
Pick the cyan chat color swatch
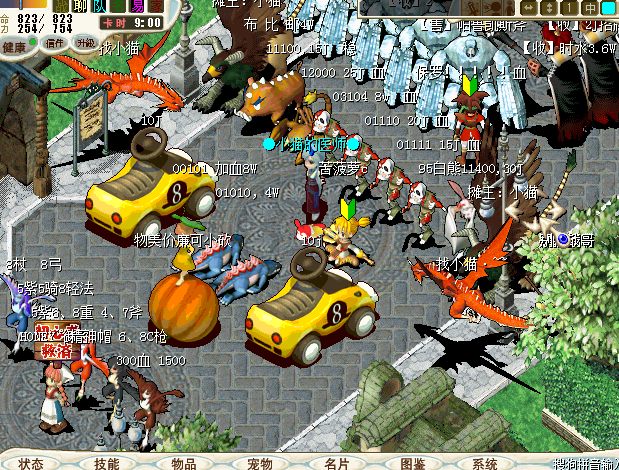608,7
